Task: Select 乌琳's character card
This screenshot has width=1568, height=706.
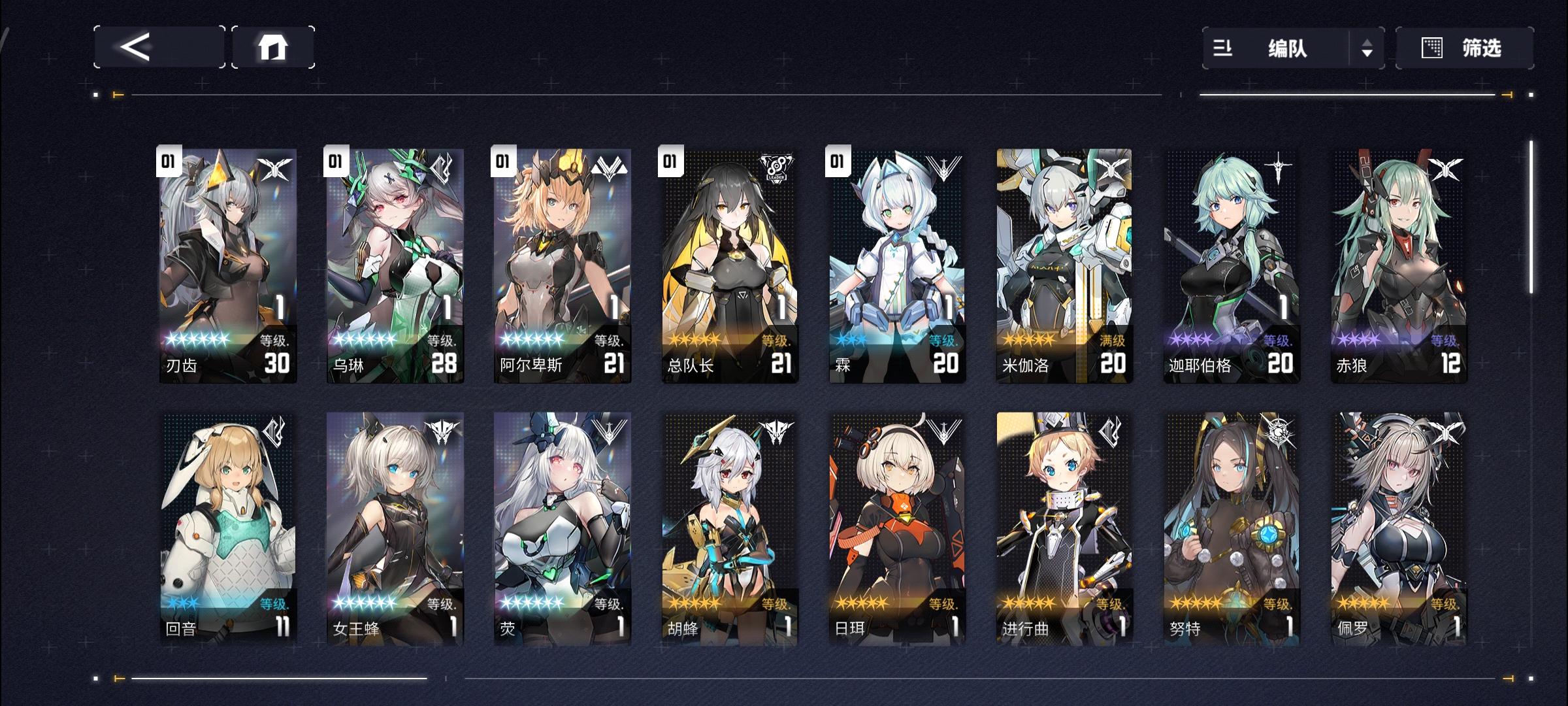Action: point(393,261)
